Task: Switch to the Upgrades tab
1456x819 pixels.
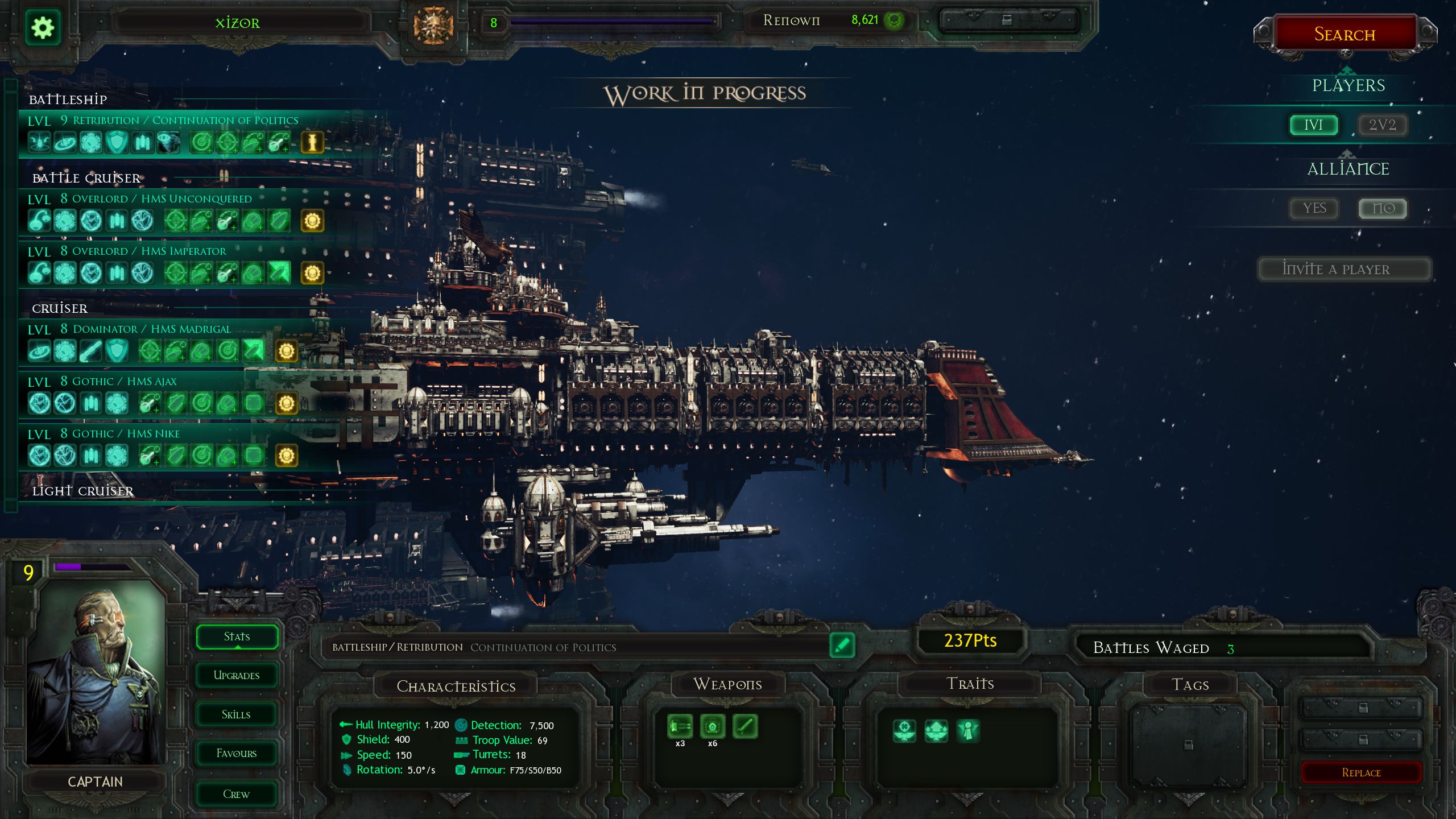Action: pyautogui.click(x=237, y=676)
